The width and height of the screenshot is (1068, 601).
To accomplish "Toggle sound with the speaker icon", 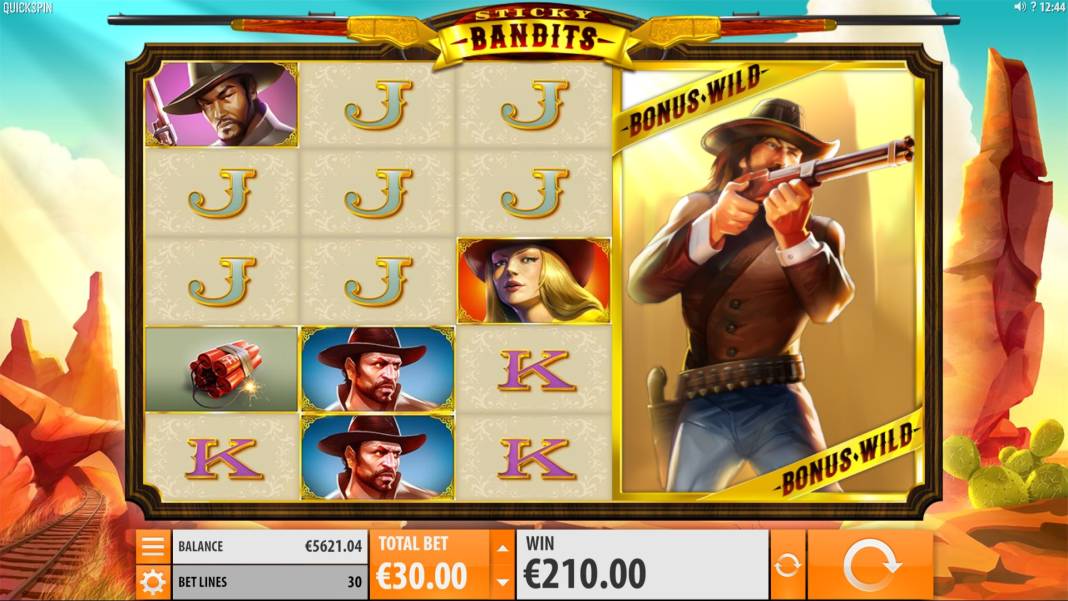I will point(1020,7).
